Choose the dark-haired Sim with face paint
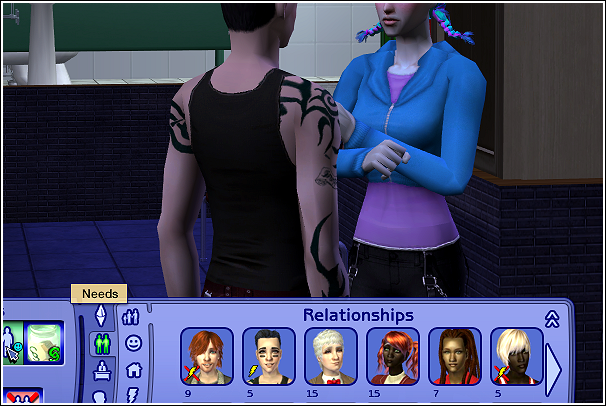This screenshot has height=406, width=606. click(x=269, y=355)
